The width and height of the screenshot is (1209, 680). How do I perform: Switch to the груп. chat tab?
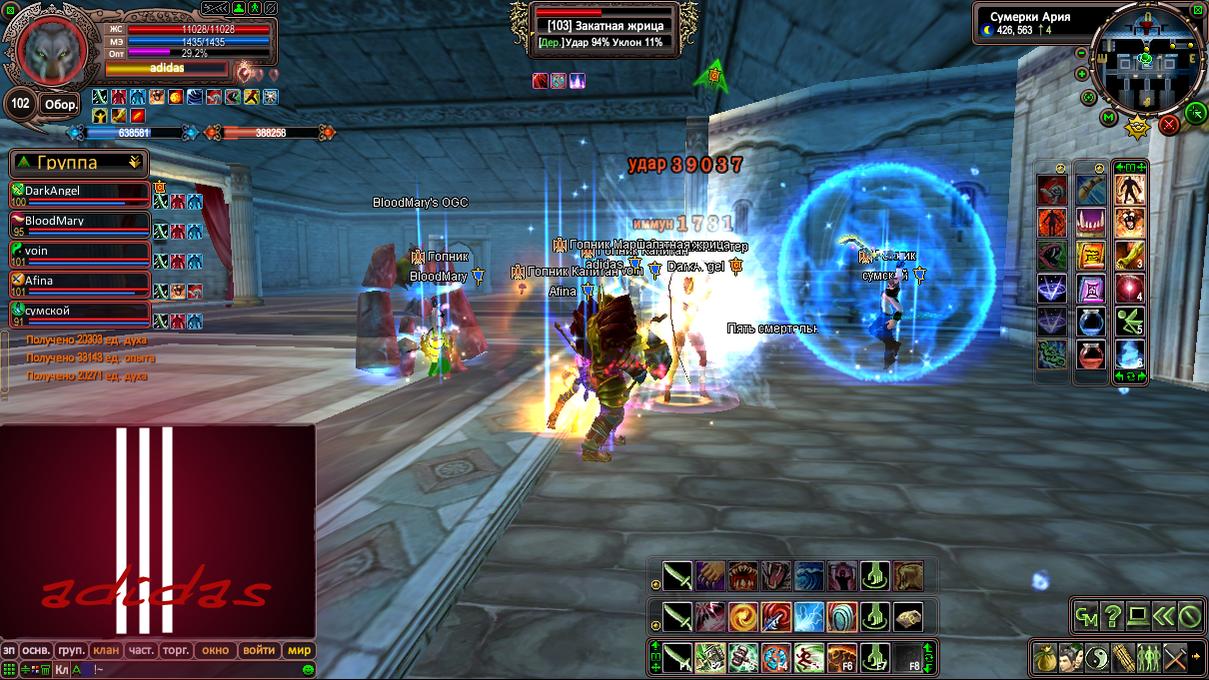pyautogui.click(x=71, y=650)
